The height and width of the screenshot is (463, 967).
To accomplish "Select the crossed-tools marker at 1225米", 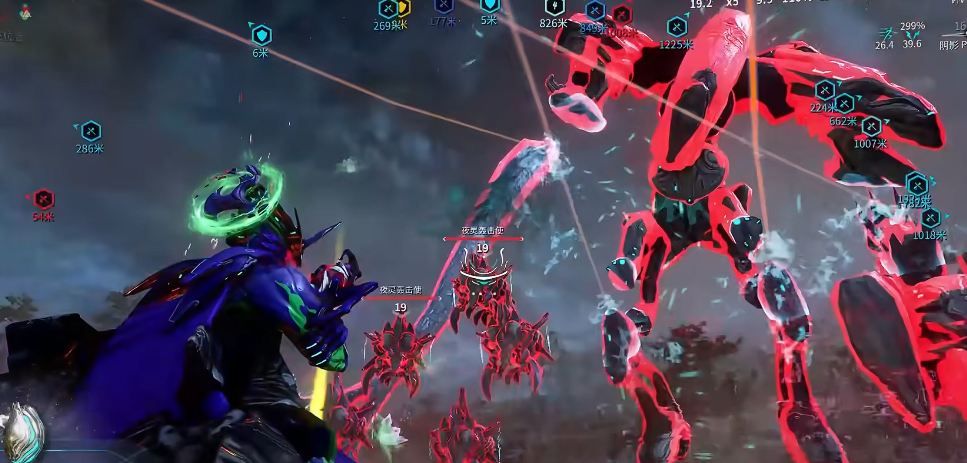I will point(677,27).
